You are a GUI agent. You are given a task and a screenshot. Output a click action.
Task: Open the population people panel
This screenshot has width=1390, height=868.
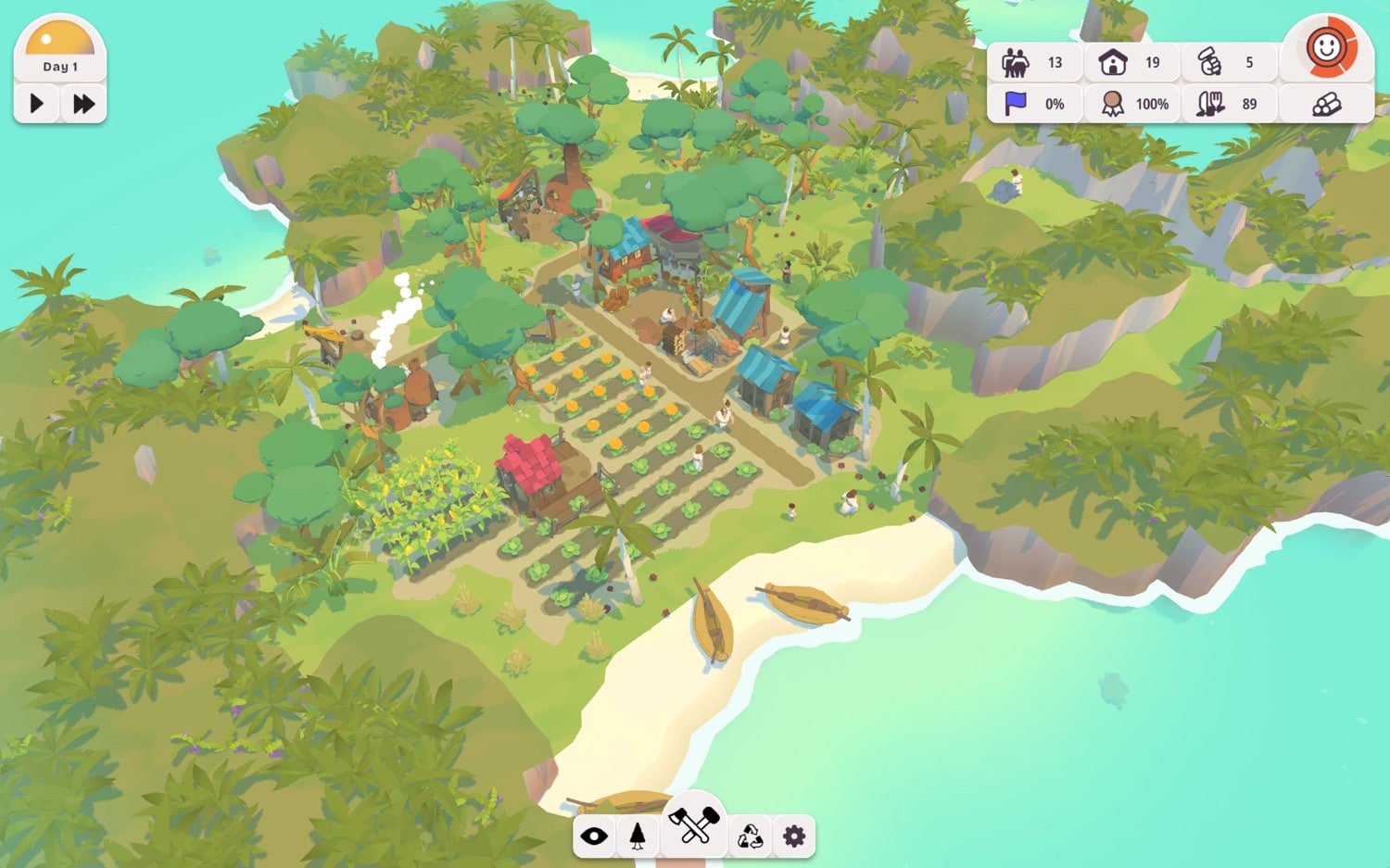[x=1016, y=63]
